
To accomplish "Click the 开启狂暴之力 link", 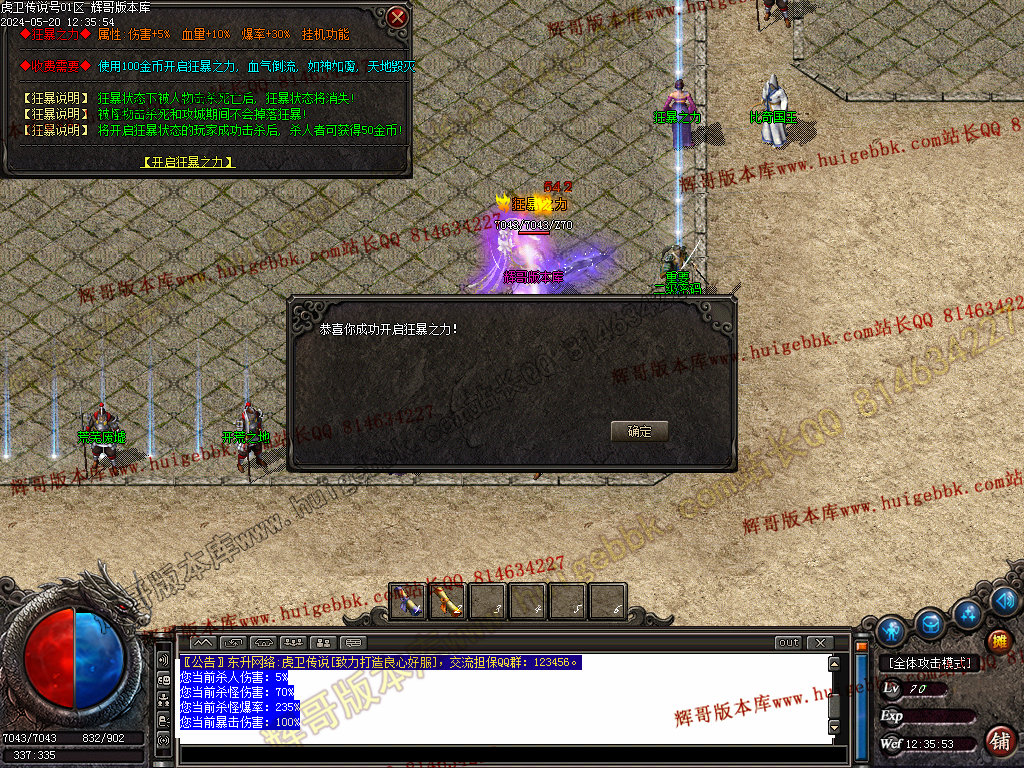I will point(188,161).
